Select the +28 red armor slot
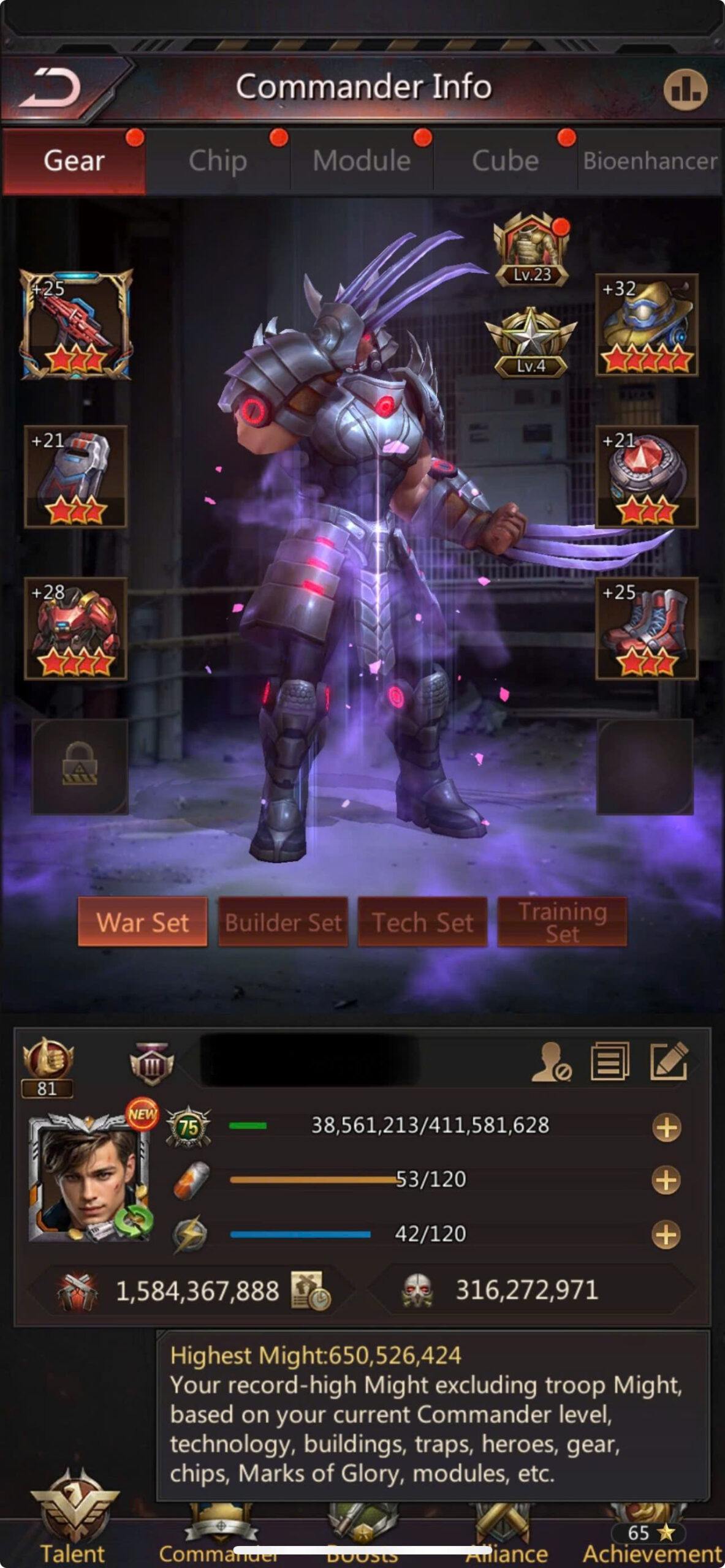Screen dimensions: 725x1568 (76, 628)
